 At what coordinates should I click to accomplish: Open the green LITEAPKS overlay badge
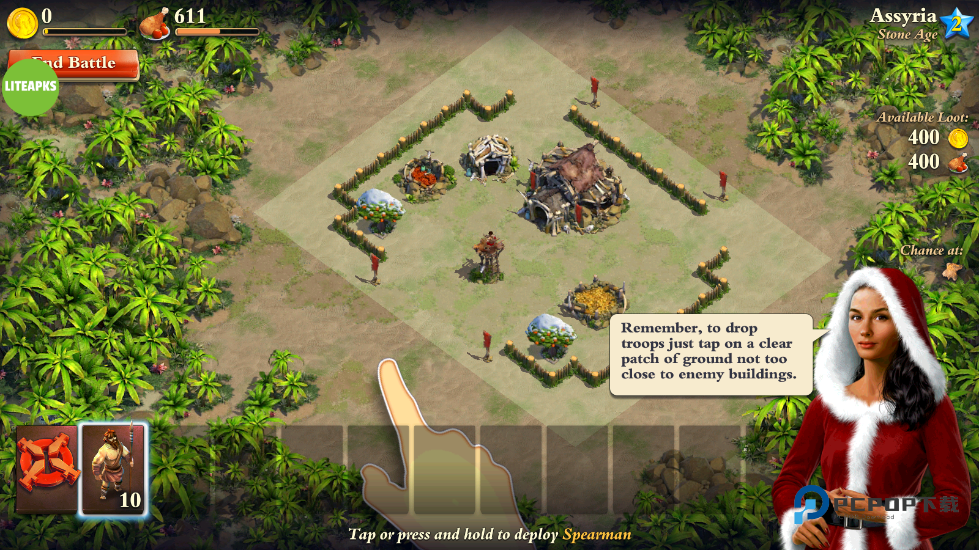pos(30,88)
